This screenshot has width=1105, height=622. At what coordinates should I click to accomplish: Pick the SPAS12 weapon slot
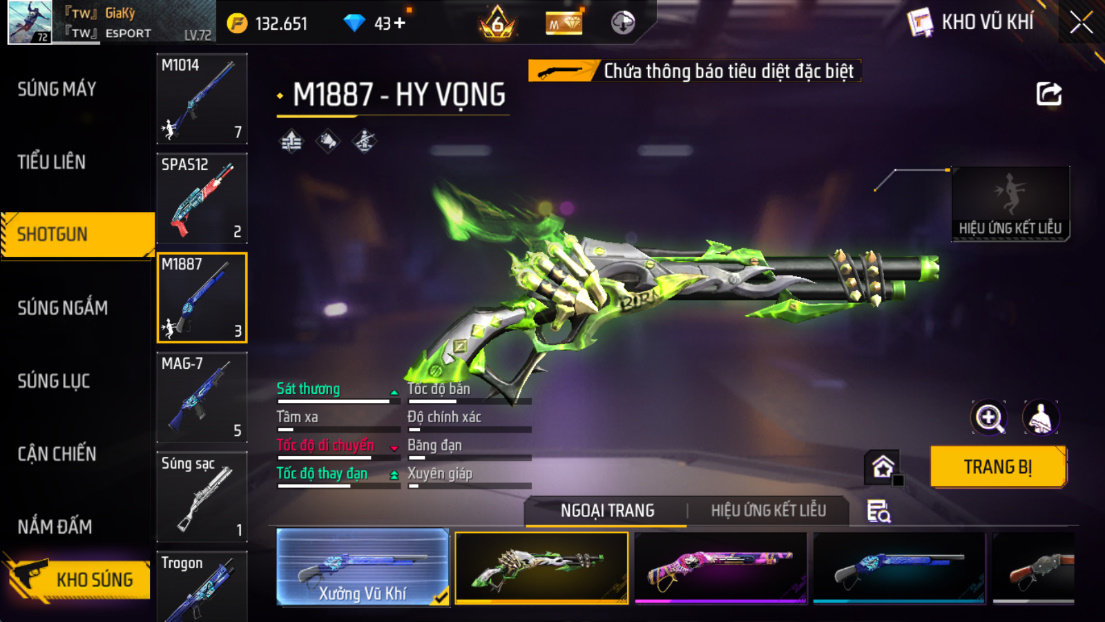(202, 198)
